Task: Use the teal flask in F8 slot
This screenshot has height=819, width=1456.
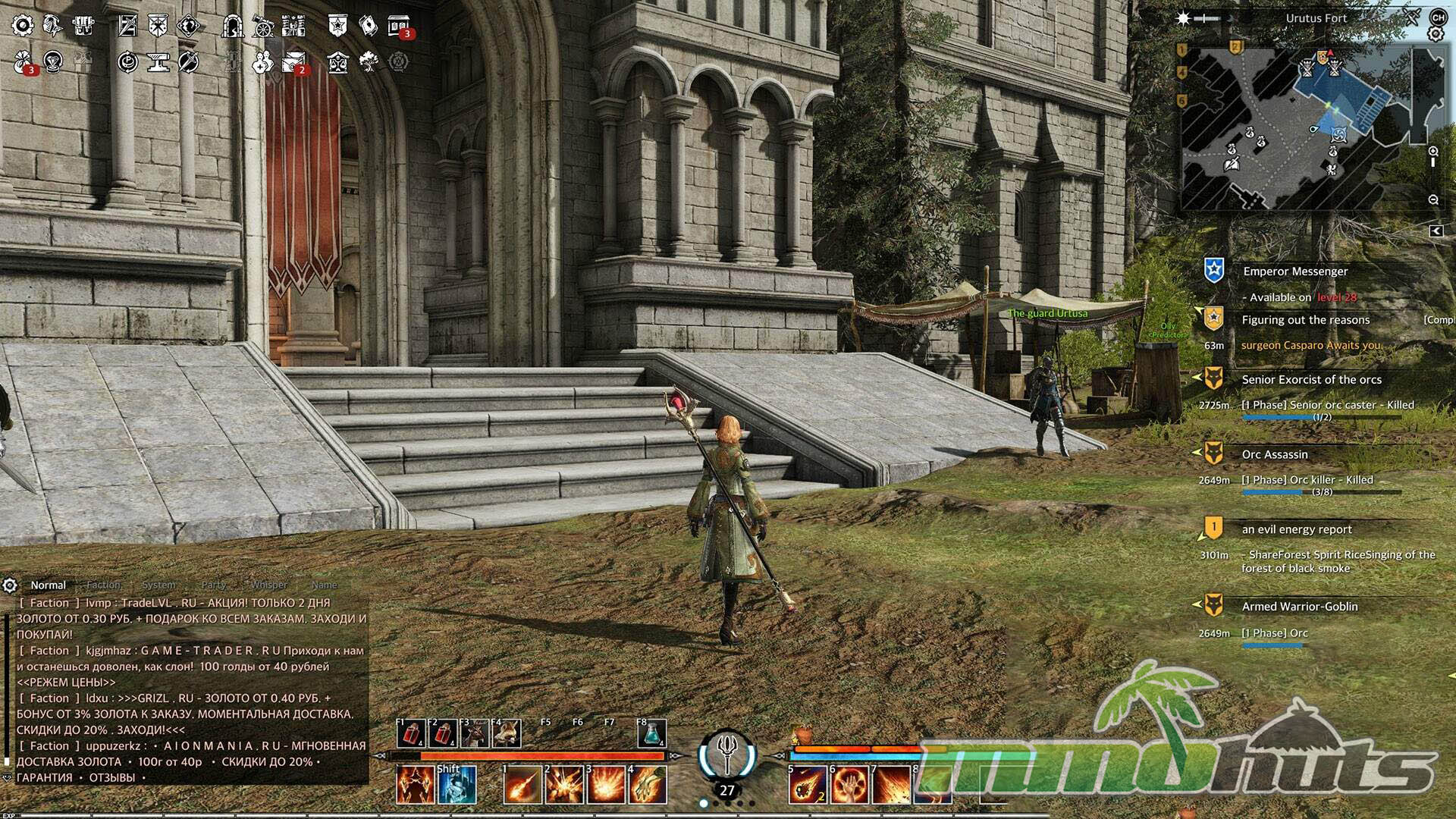Action: pyautogui.click(x=651, y=733)
